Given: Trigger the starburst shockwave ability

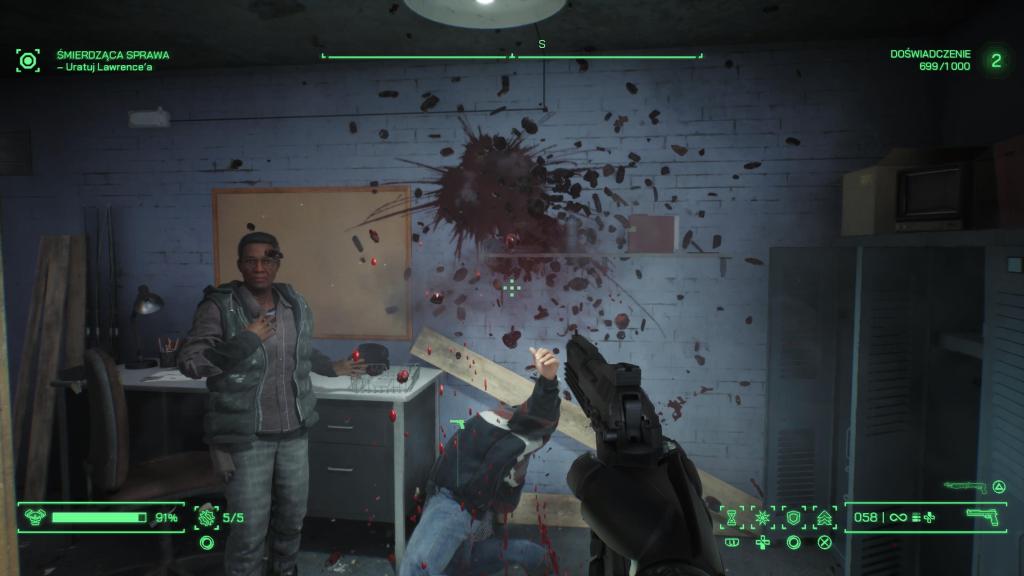Looking at the screenshot, I should [763, 518].
